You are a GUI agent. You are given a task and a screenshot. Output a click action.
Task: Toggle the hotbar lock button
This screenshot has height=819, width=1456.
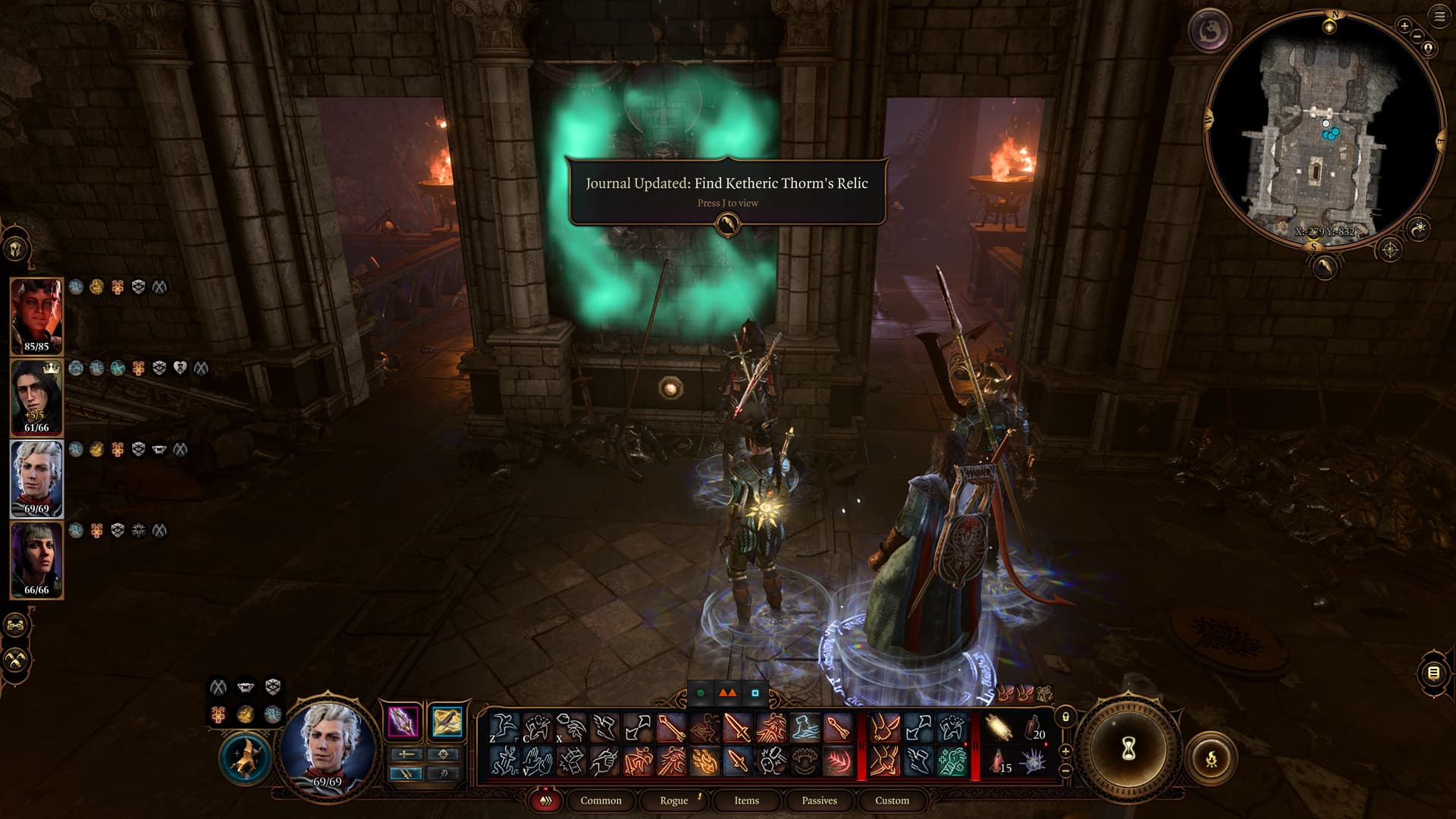click(x=1065, y=717)
